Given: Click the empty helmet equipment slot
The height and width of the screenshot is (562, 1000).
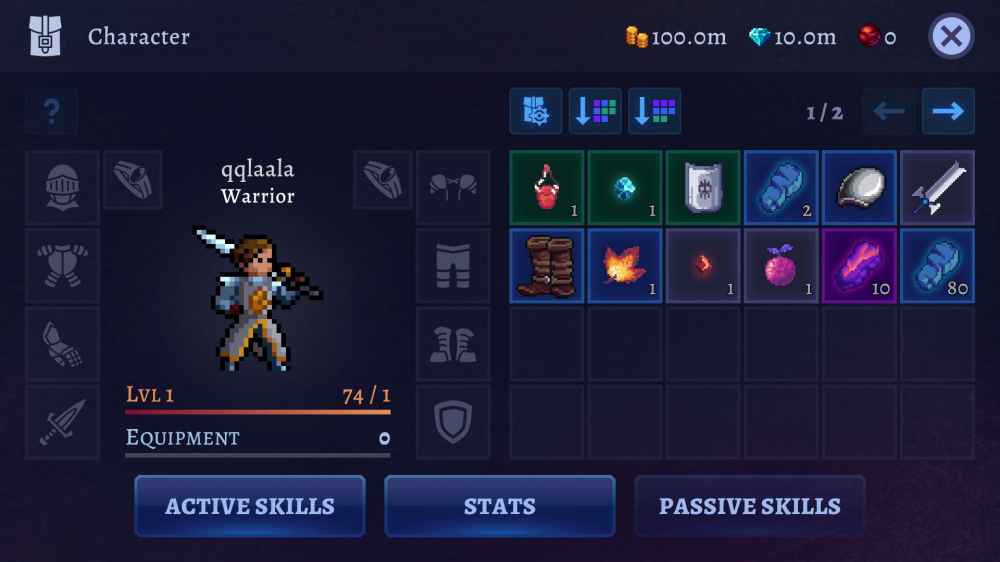Looking at the screenshot, I should [62, 187].
